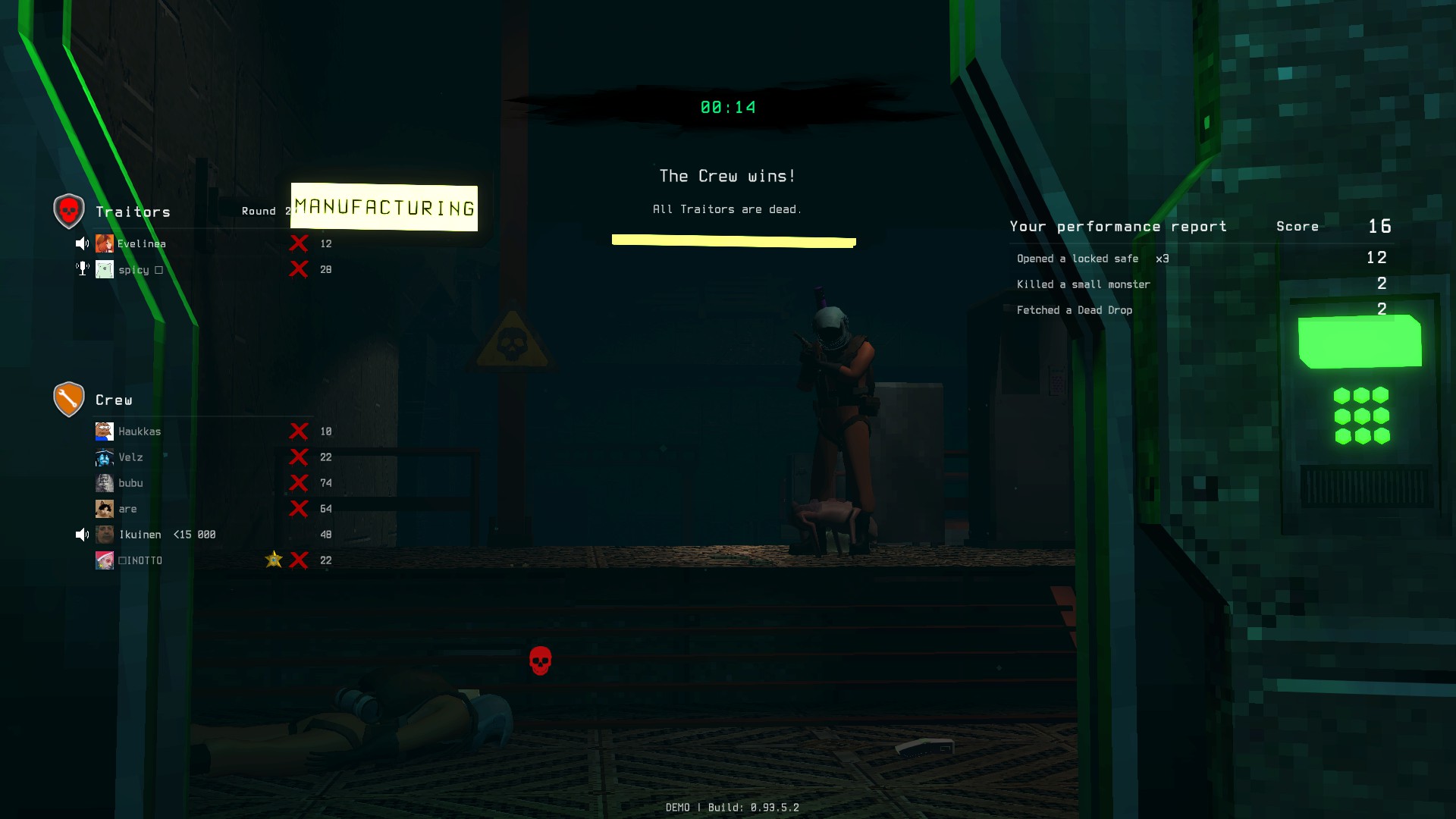Click the orange wrench Crew shield icon
This screenshot has width=1456, height=819.
69,398
